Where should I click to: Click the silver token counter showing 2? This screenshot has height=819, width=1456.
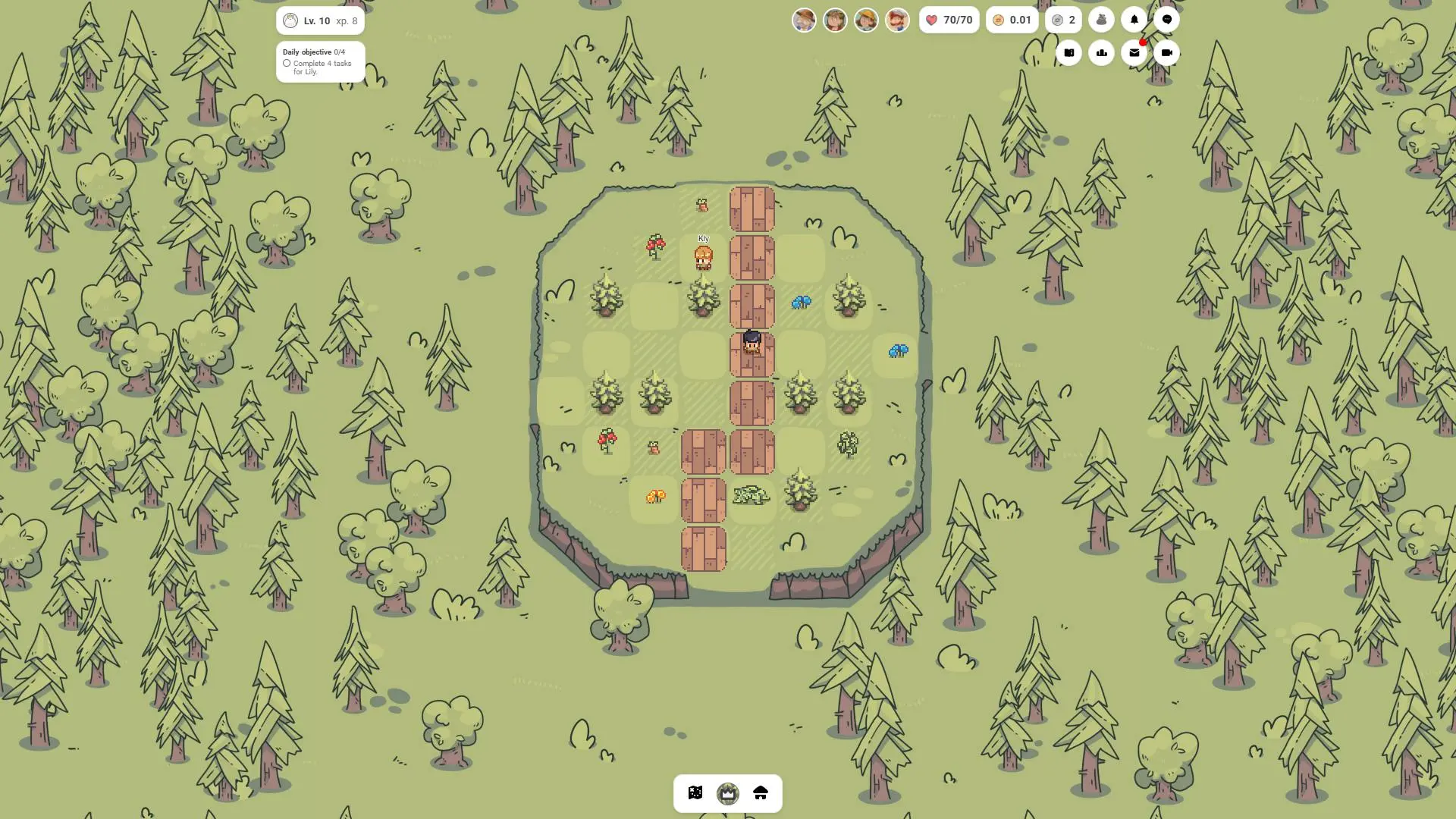tap(1063, 19)
